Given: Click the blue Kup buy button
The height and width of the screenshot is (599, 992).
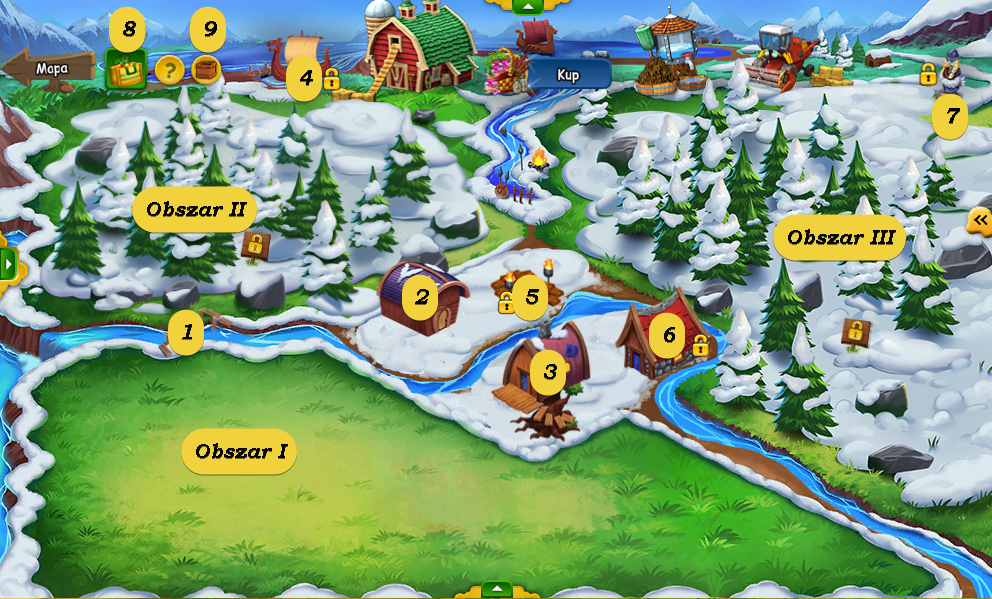Looking at the screenshot, I should [x=568, y=74].
